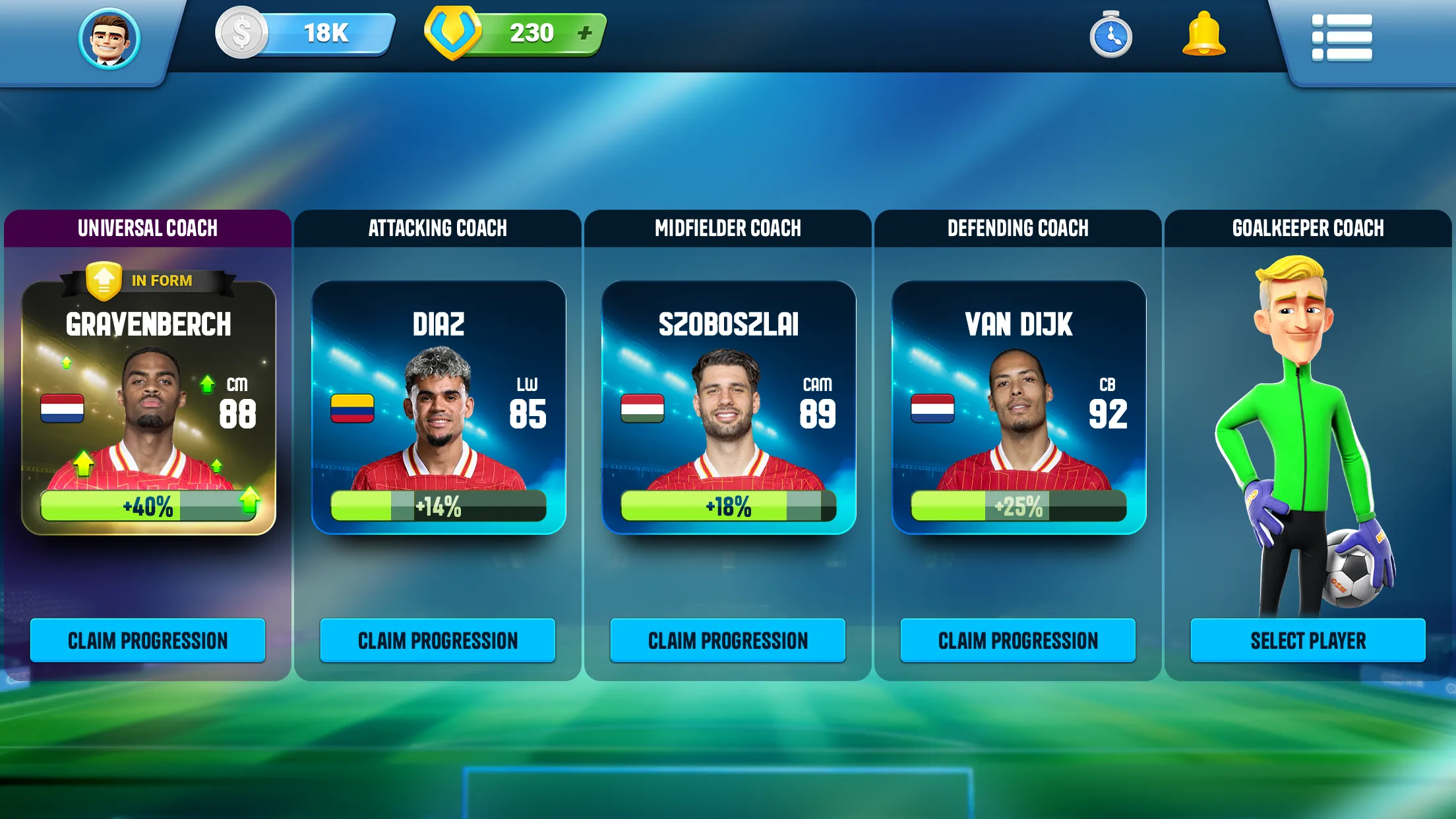Claim progression for Van Dijk

(1018, 640)
